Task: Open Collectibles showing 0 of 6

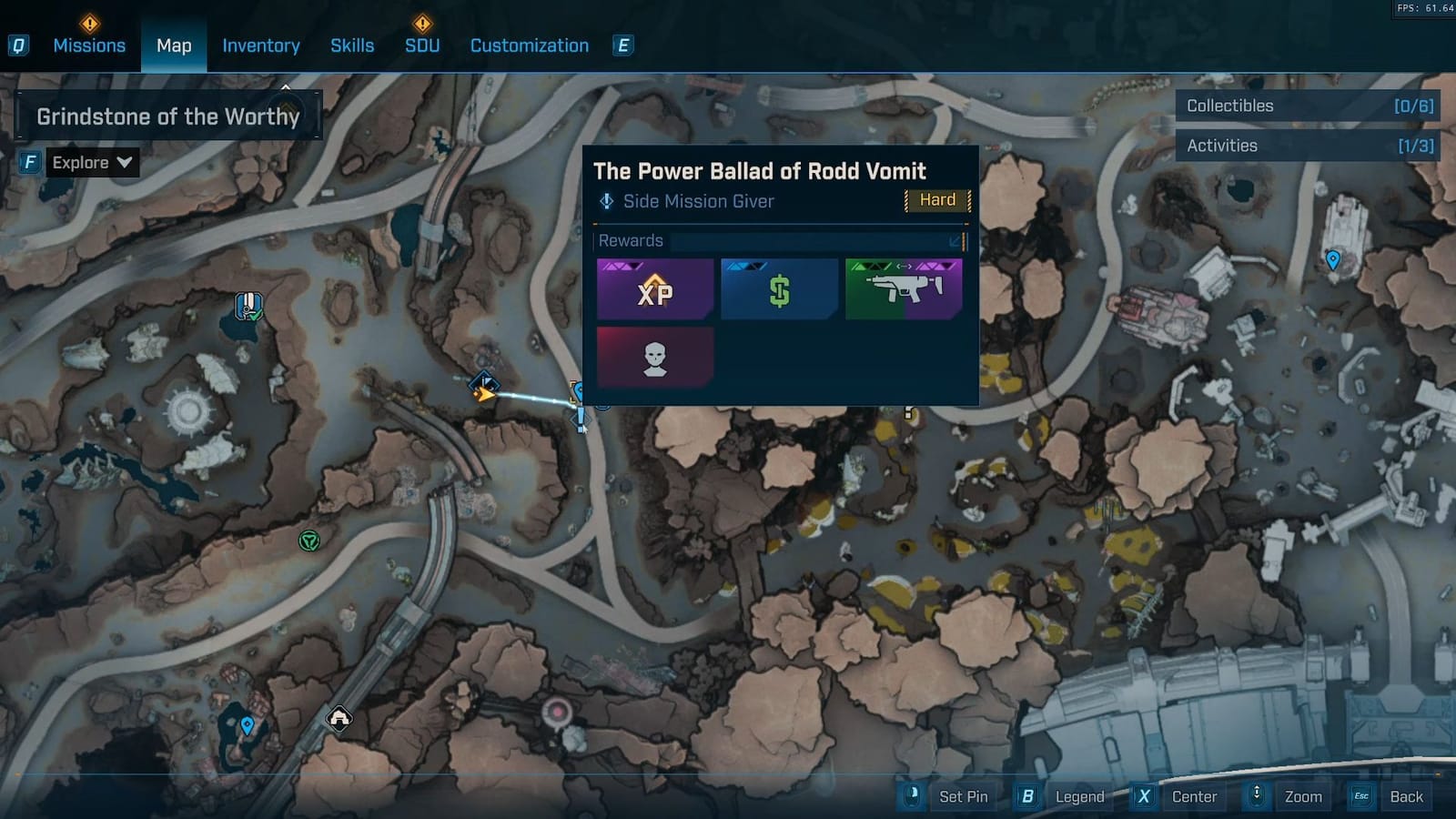Action: [x=1308, y=106]
